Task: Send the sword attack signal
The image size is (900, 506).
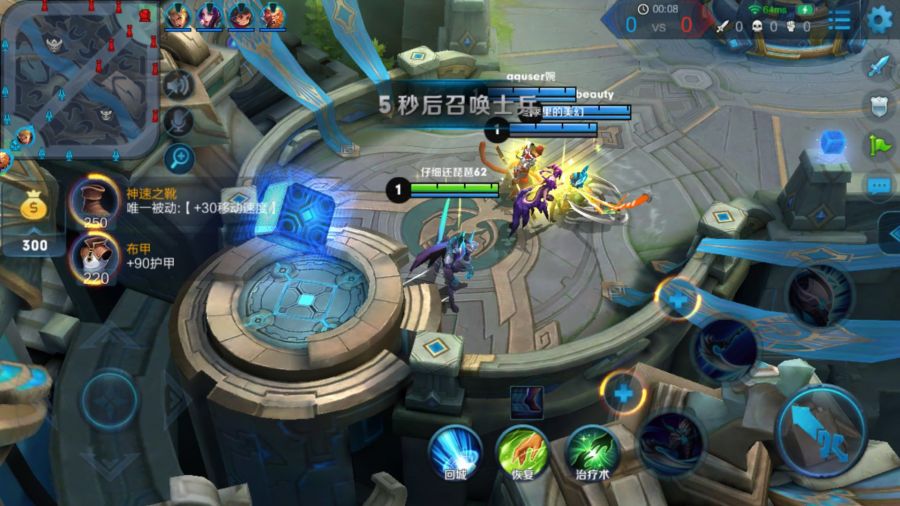Action: point(878,66)
